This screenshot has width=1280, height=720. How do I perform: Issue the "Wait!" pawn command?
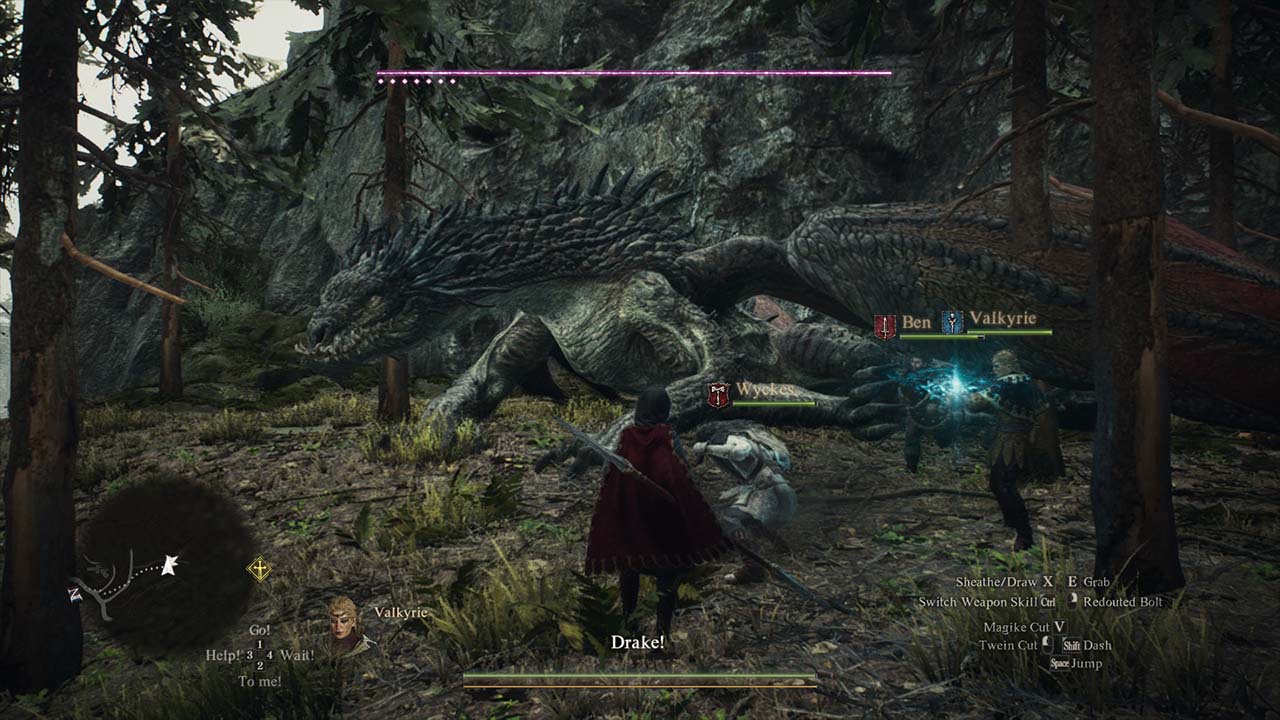coord(297,656)
